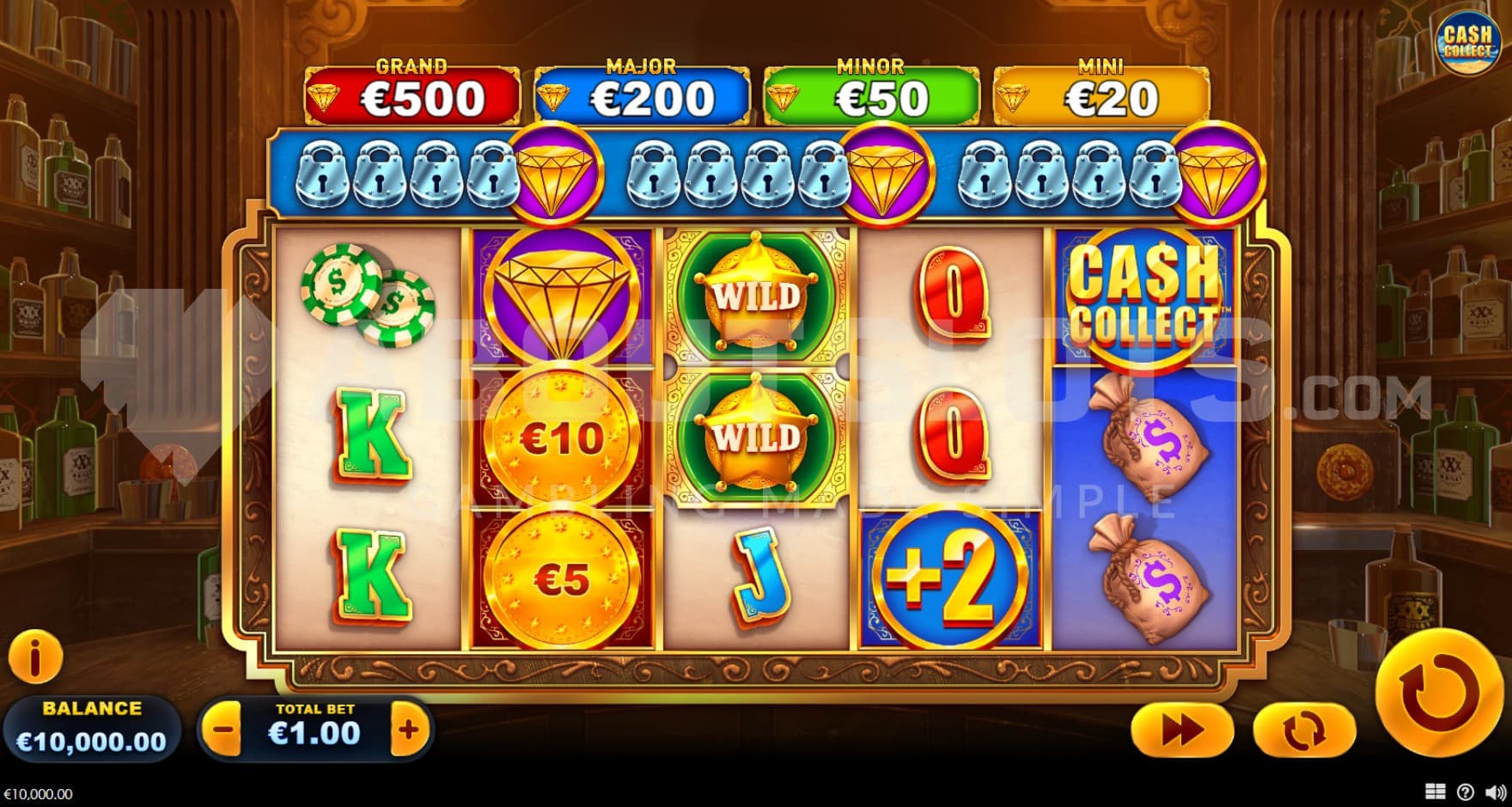Image resolution: width=1512 pixels, height=807 pixels.
Task: Increase total bet with the plus button
Action: click(409, 731)
